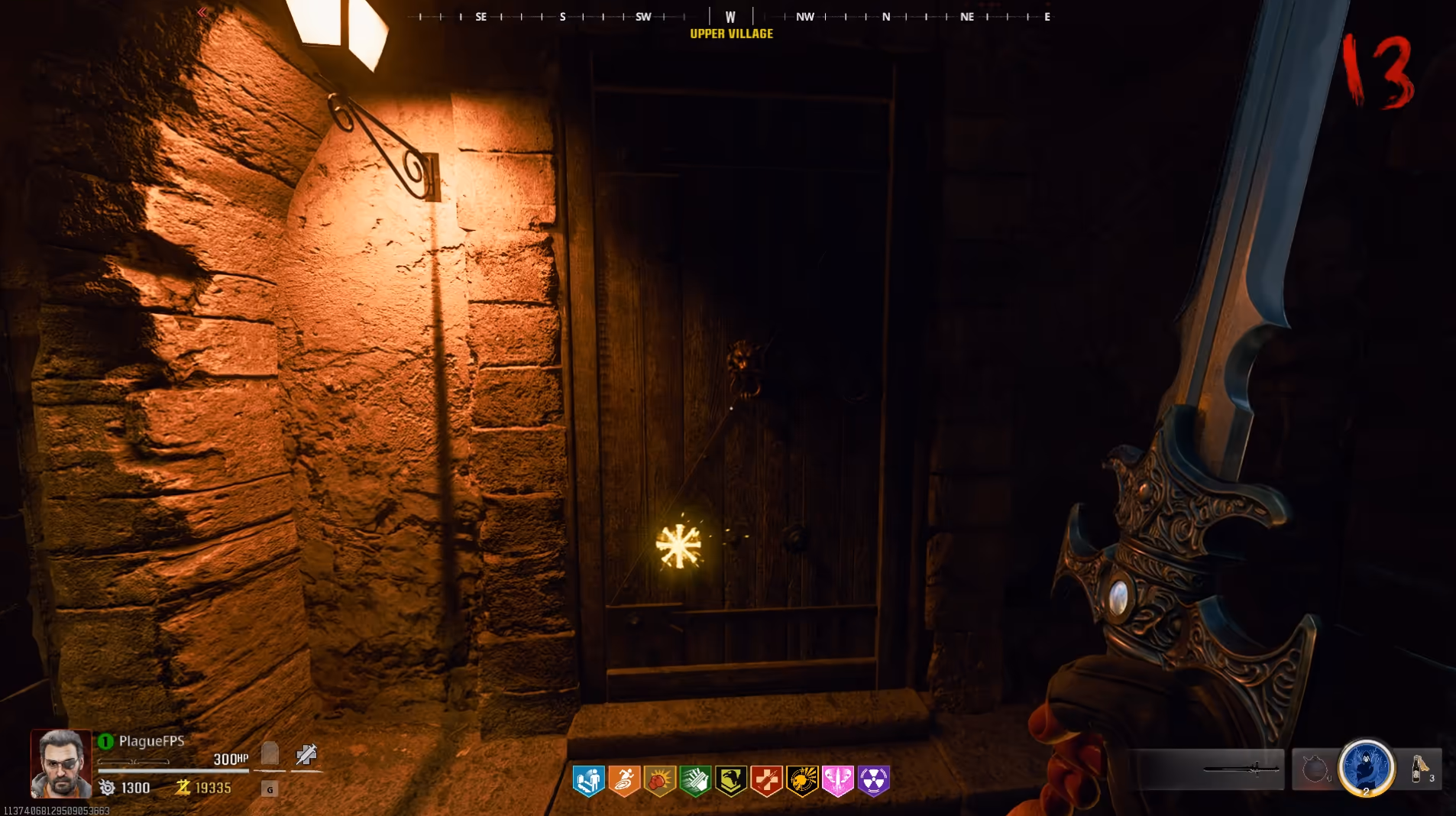Select the blue Quick Revive perk icon
1456x816 pixels.
[x=588, y=781]
